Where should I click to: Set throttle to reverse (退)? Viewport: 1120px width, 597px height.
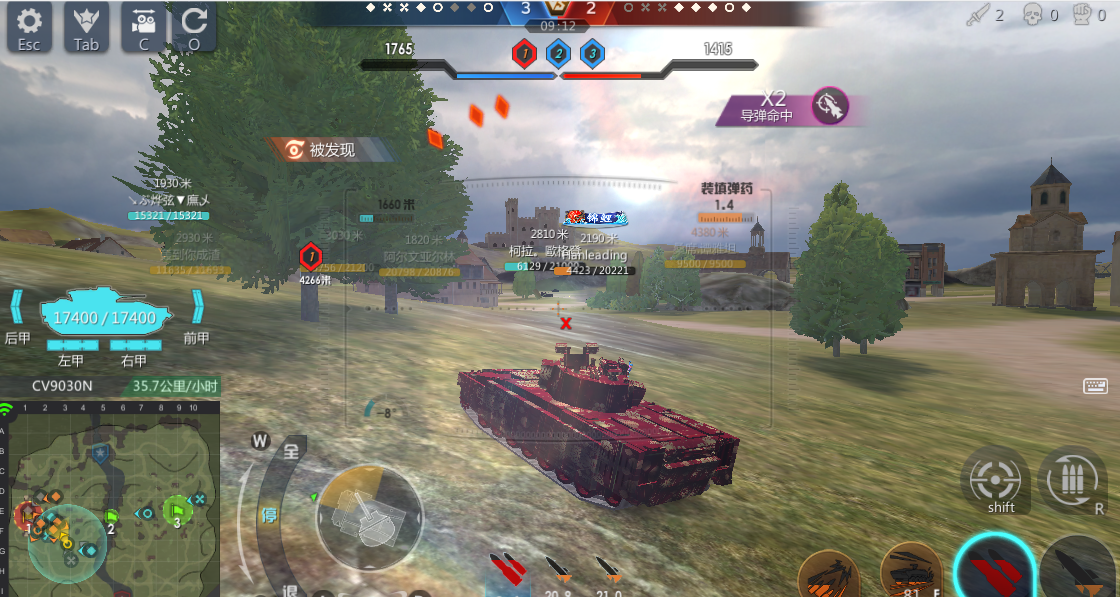click(289, 588)
